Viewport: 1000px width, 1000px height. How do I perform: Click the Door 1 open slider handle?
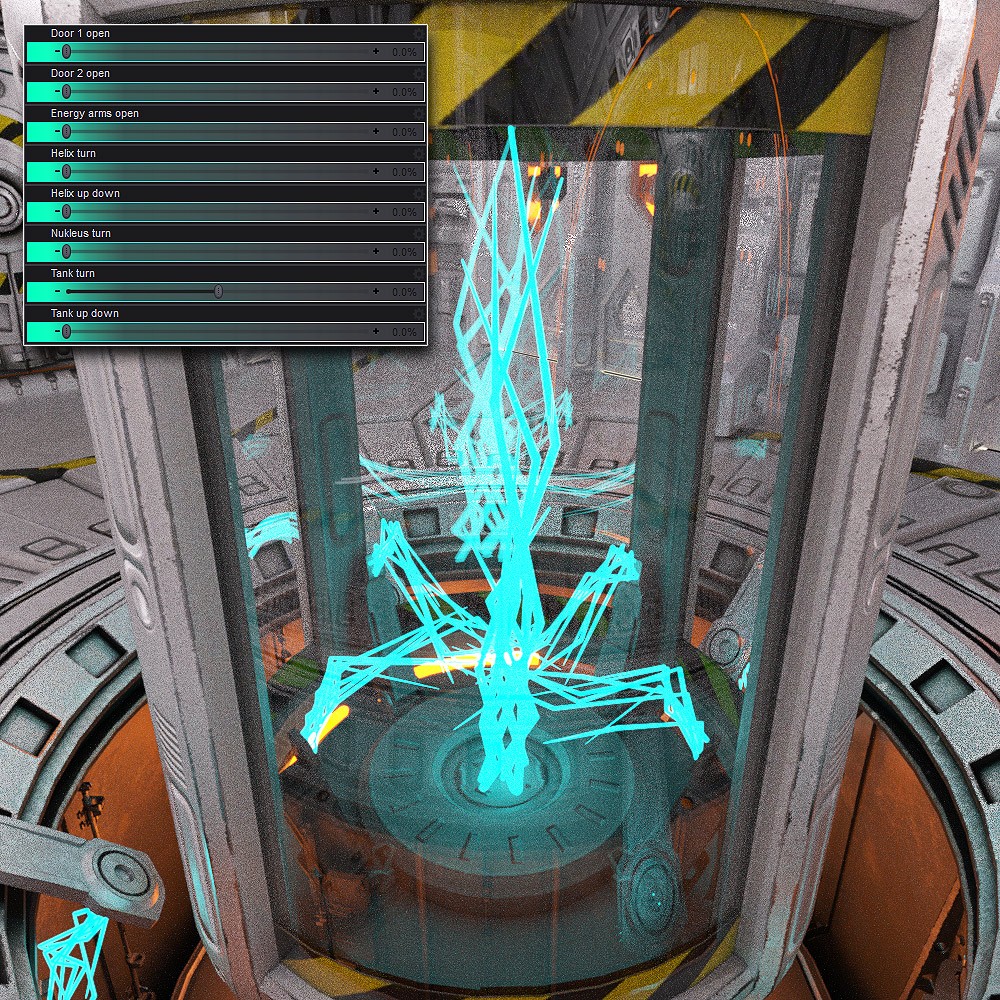(66, 51)
